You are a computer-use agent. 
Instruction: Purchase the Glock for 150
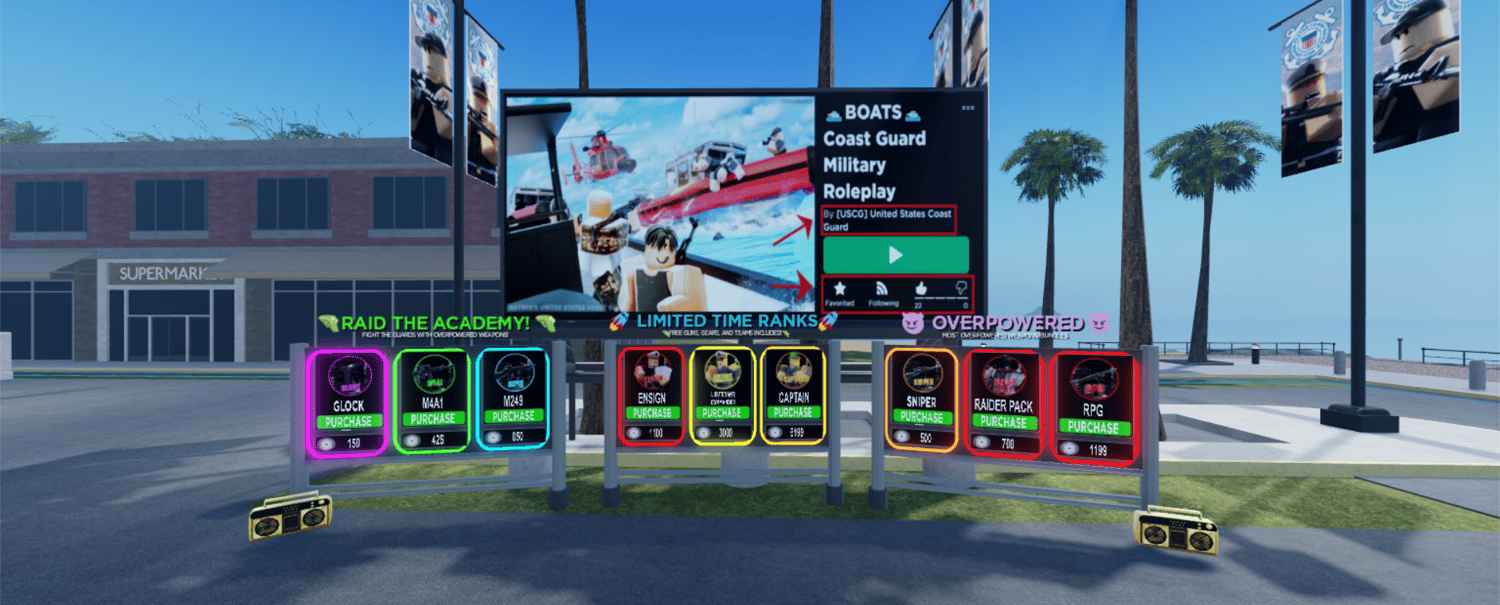pos(349,422)
